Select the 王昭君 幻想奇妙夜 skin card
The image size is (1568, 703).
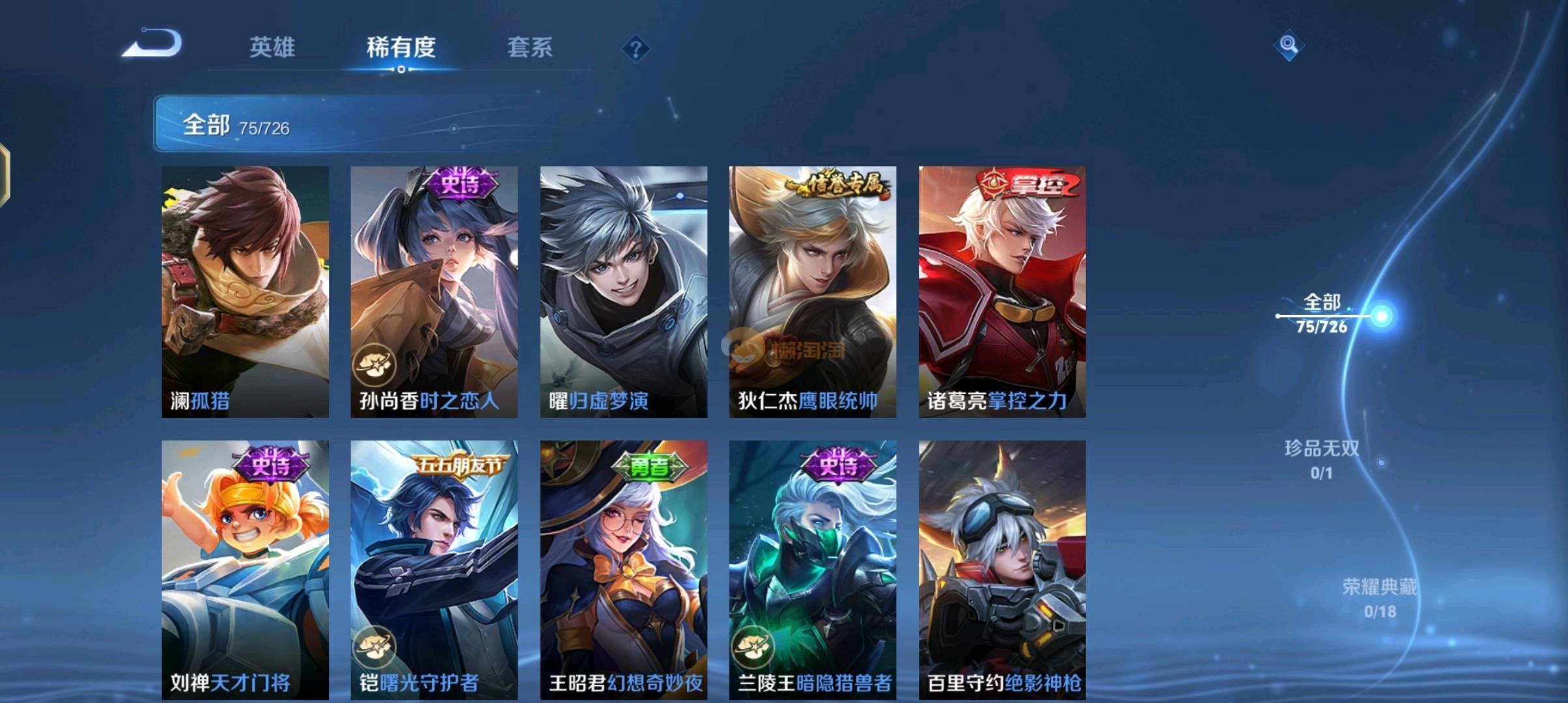pyautogui.click(x=623, y=570)
